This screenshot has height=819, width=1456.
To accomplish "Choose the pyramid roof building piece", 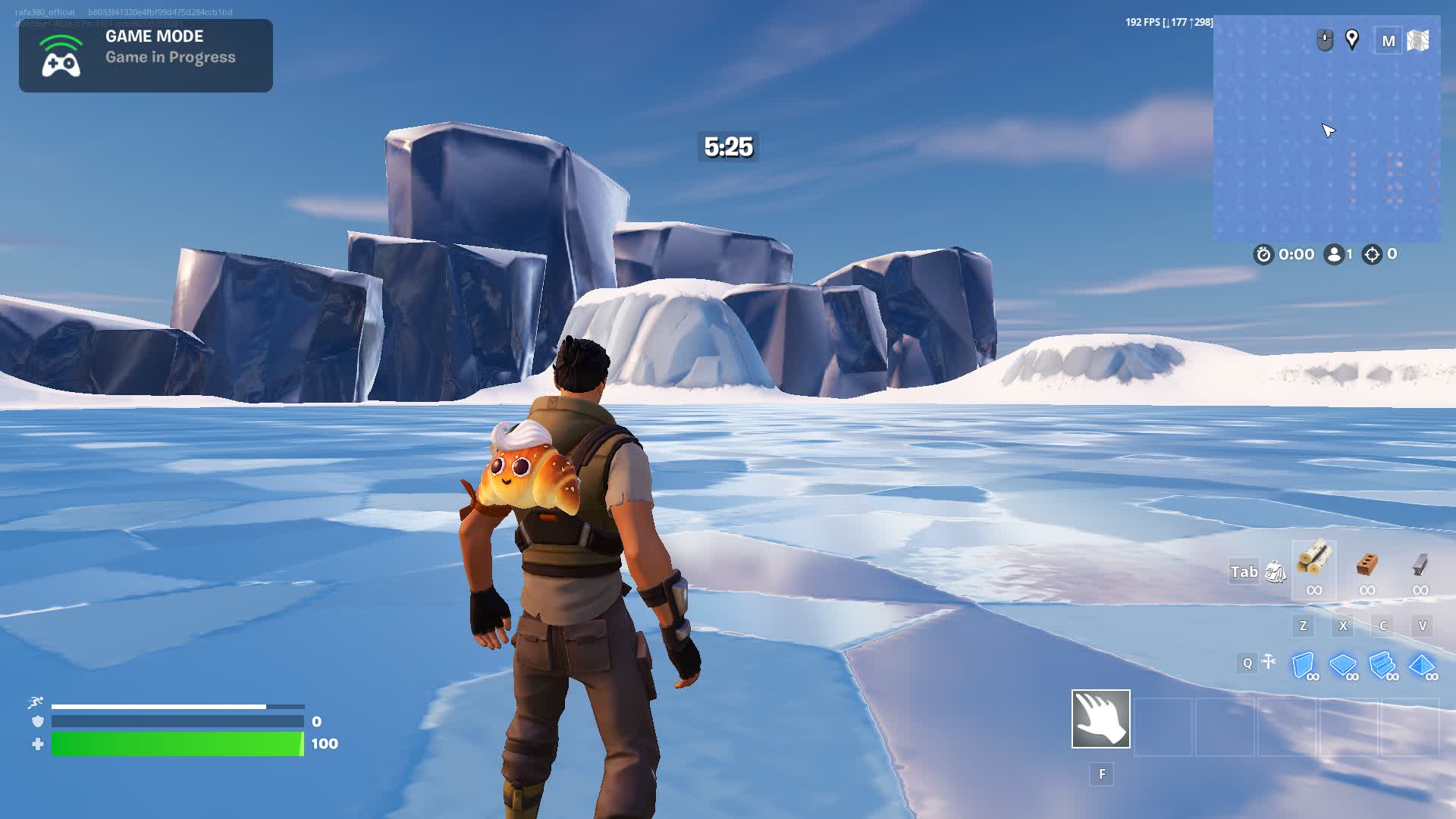I will [1421, 665].
